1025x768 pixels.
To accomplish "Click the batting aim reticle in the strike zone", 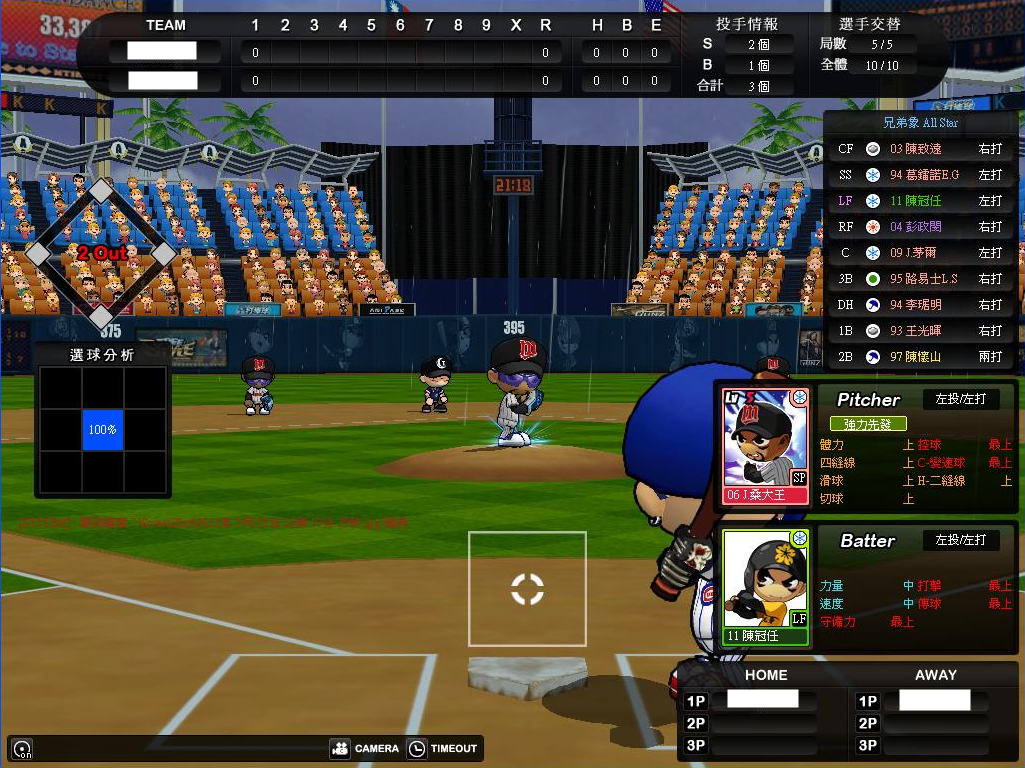I will (527, 589).
